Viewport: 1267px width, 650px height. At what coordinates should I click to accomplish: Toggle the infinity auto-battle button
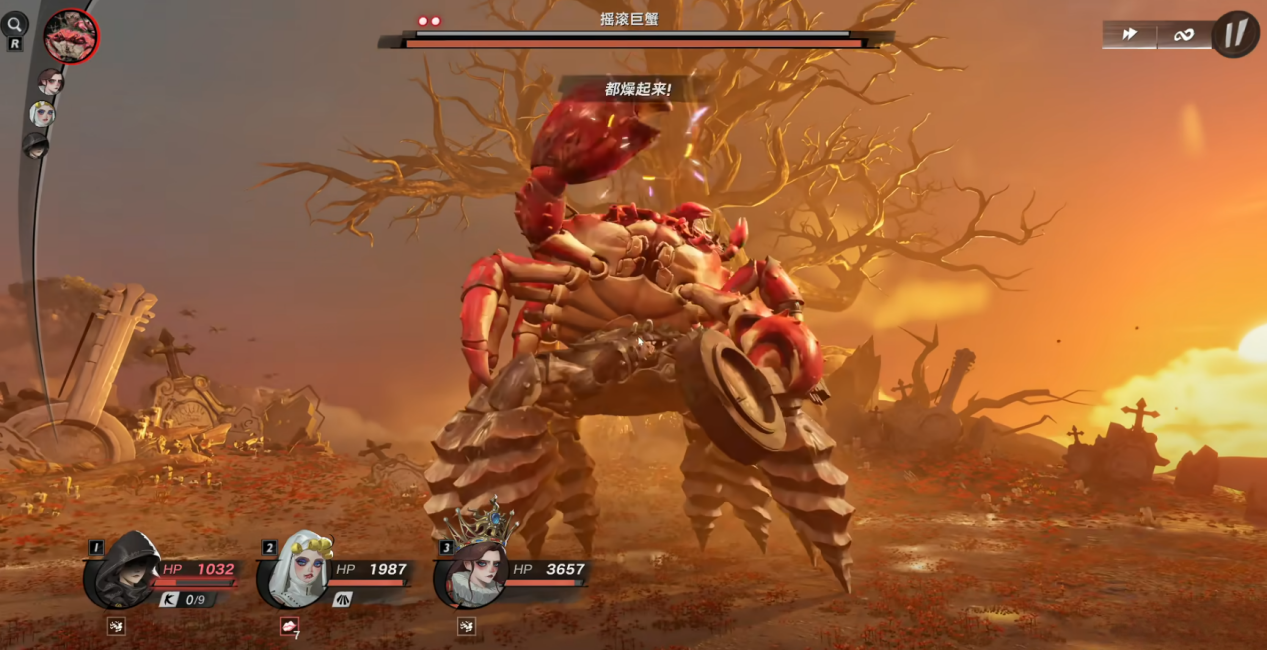[x=1184, y=35]
